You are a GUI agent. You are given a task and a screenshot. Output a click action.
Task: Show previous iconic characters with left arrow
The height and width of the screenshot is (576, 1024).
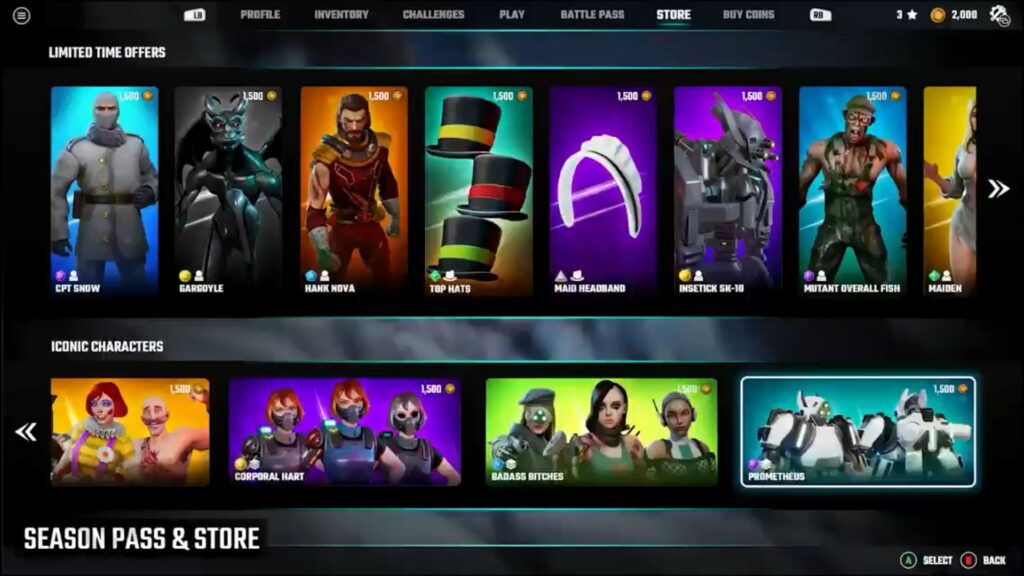26,431
